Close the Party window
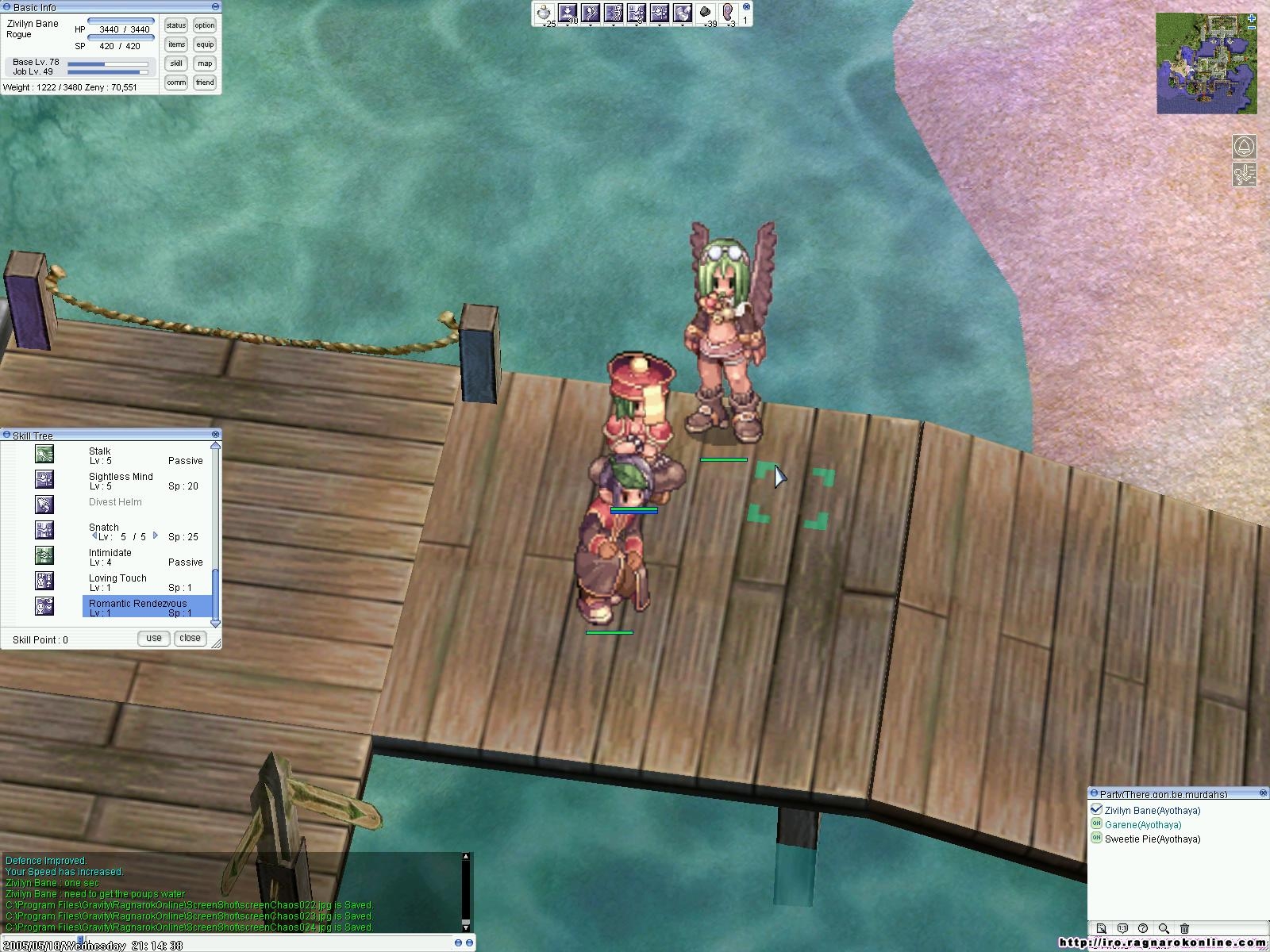The width and height of the screenshot is (1270, 952). pyautogui.click(x=1264, y=793)
